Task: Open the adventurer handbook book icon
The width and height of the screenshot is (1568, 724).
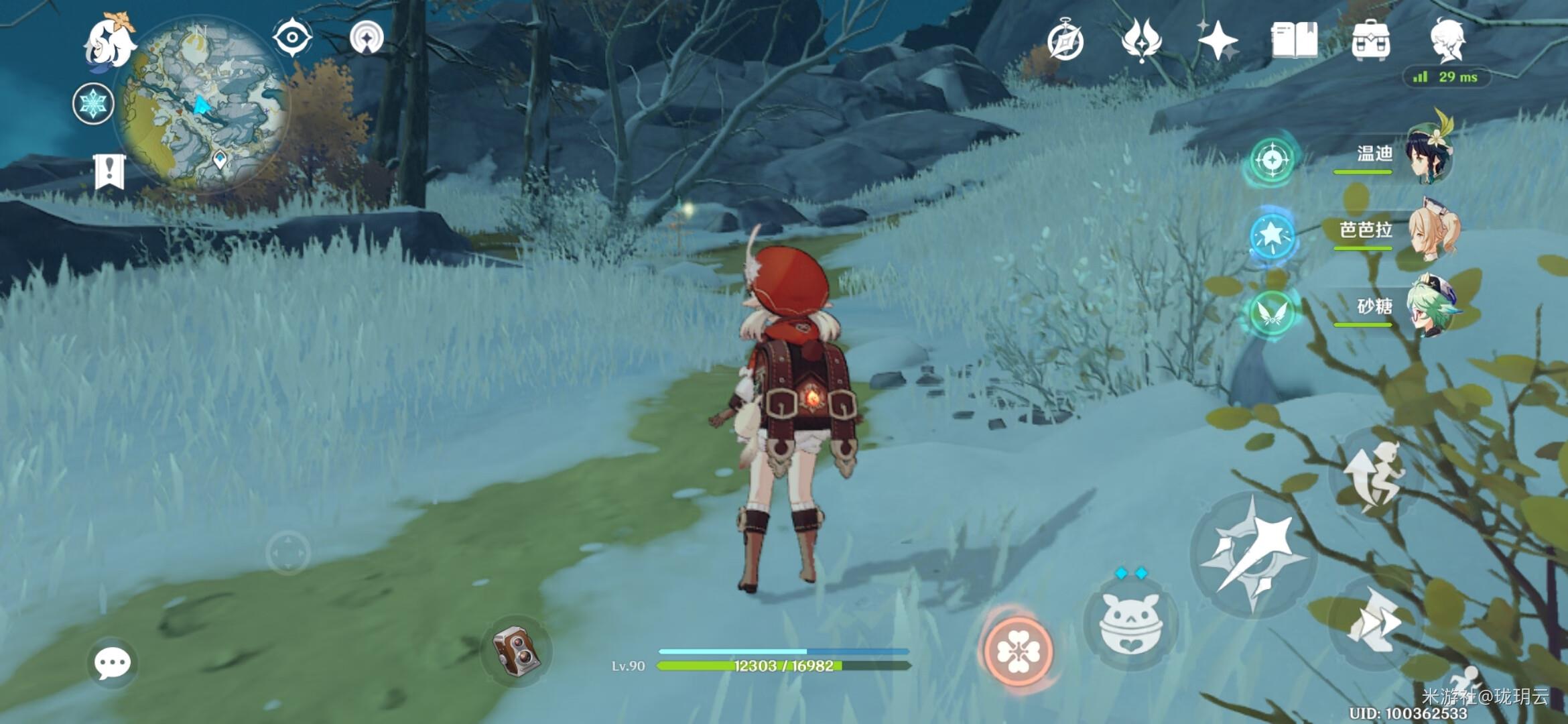Action: click(1294, 40)
